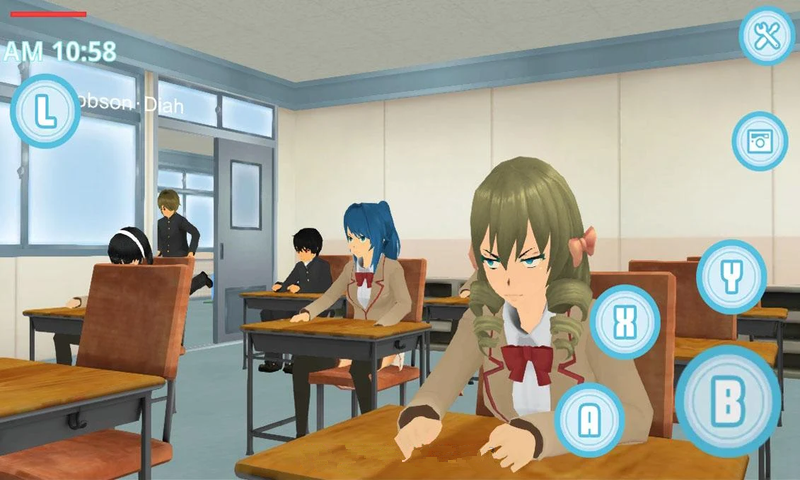The width and height of the screenshot is (800, 480).
Task: Tap the round X action button
Action: point(625,322)
